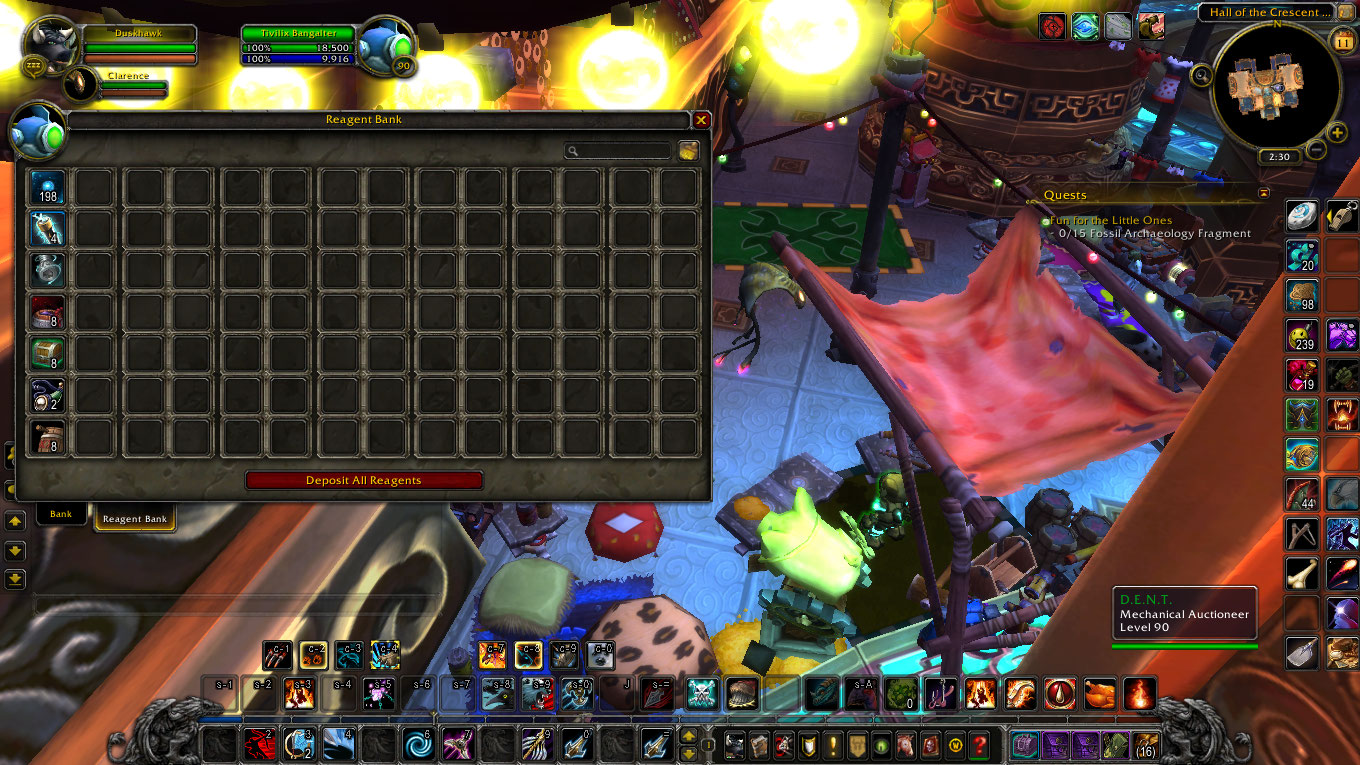
Task: Click the Deposit All Reagents button
Action: point(366,480)
